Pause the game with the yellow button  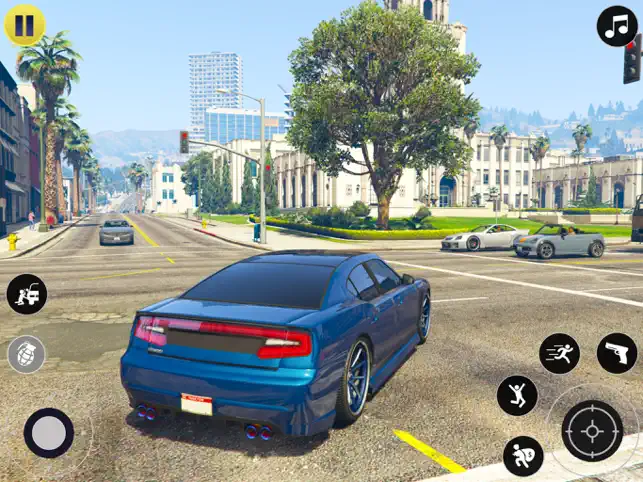[25, 26]
